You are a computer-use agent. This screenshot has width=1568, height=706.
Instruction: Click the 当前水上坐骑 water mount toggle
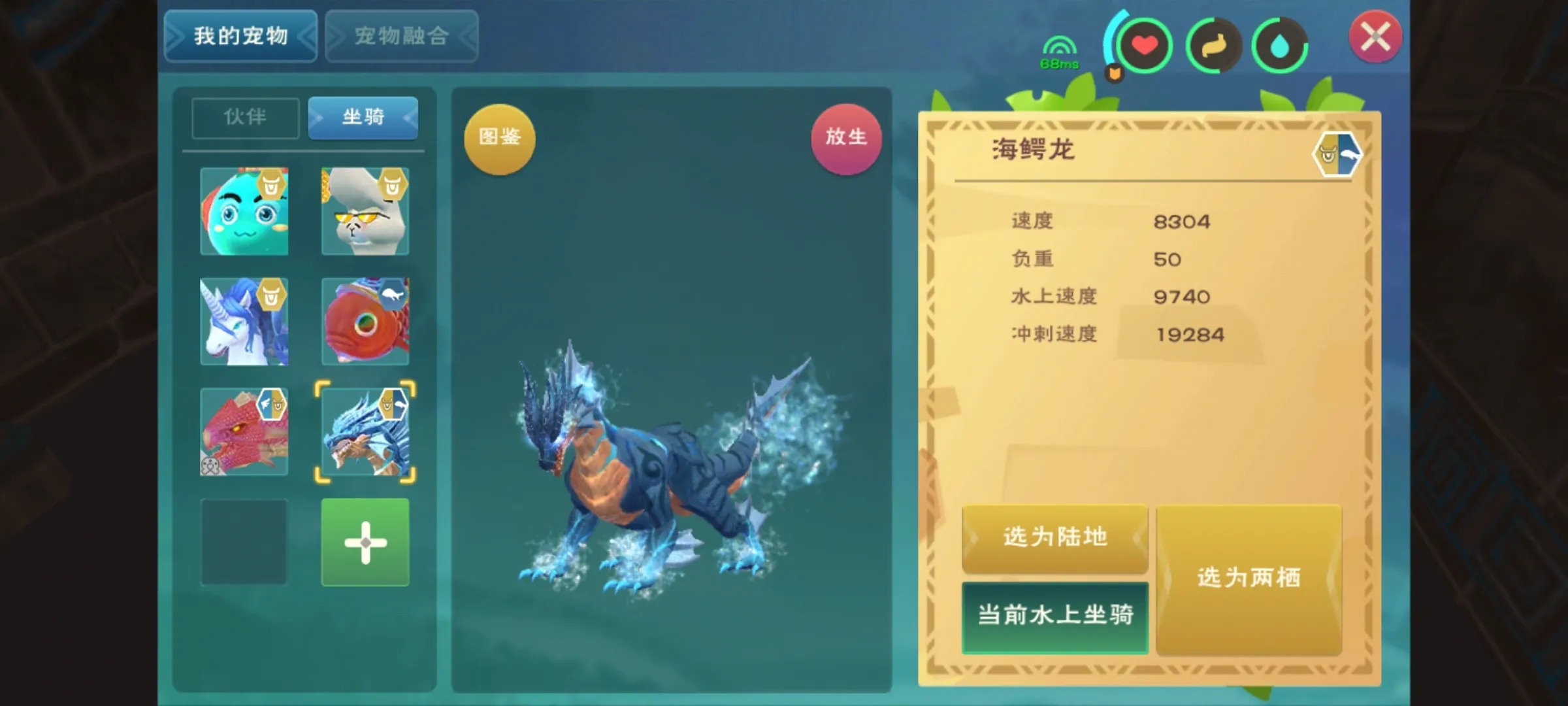click(x=1054, y=615)
